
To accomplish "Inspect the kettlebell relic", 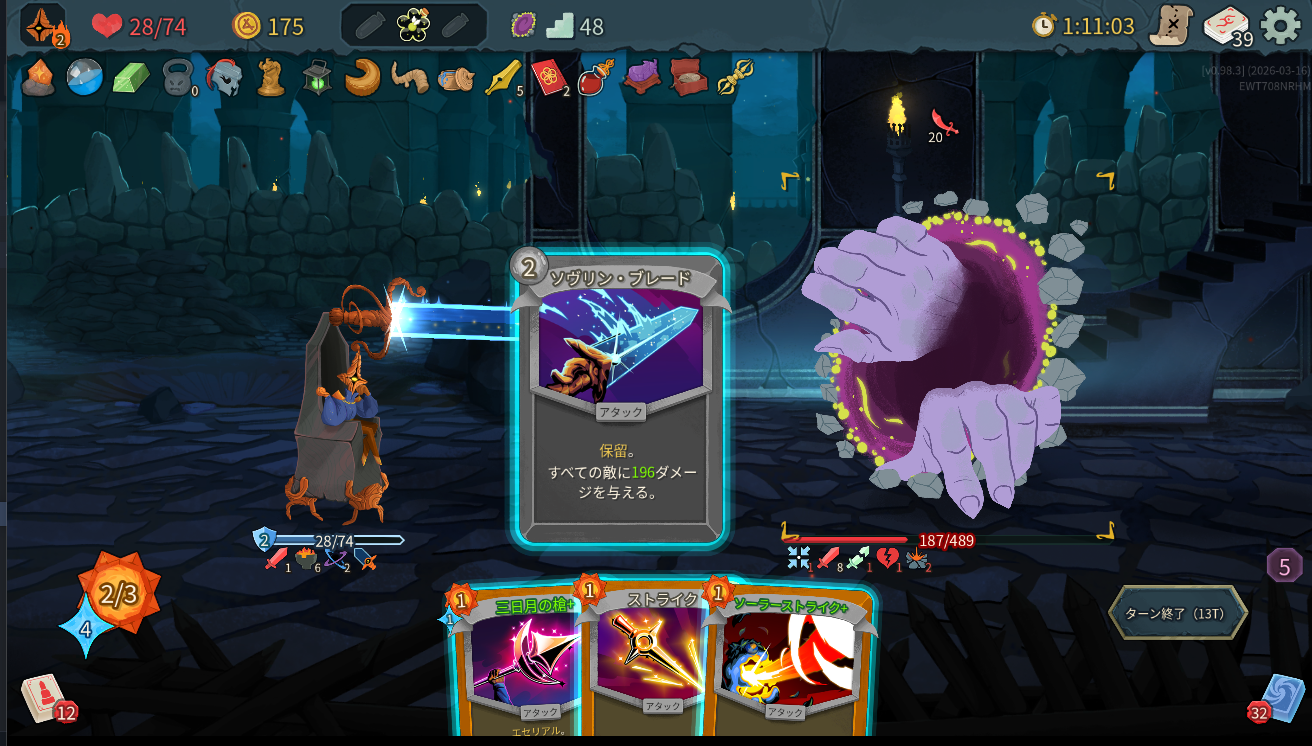I will tap(178, 78).
